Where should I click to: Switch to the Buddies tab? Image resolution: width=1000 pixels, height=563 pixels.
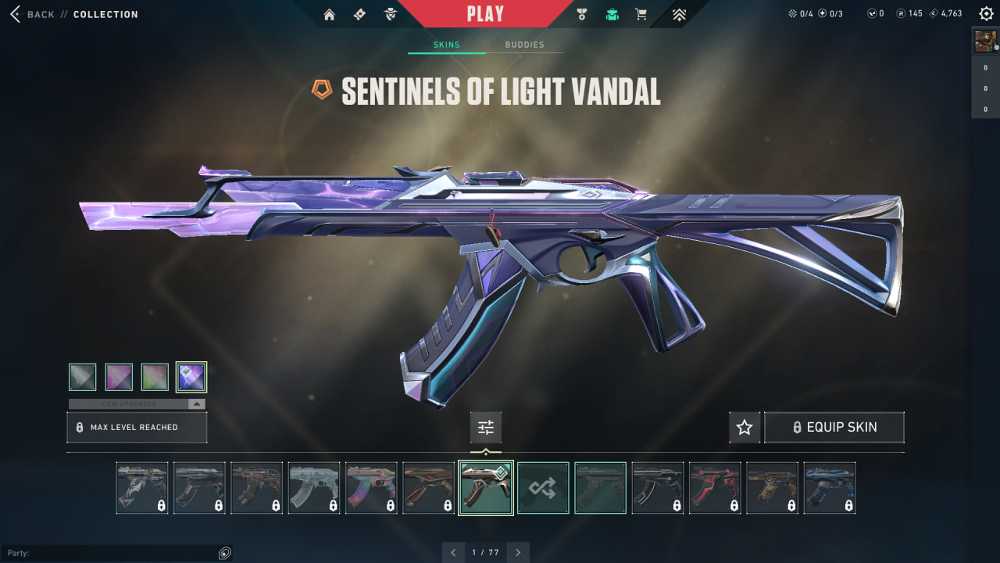[524, 45]
